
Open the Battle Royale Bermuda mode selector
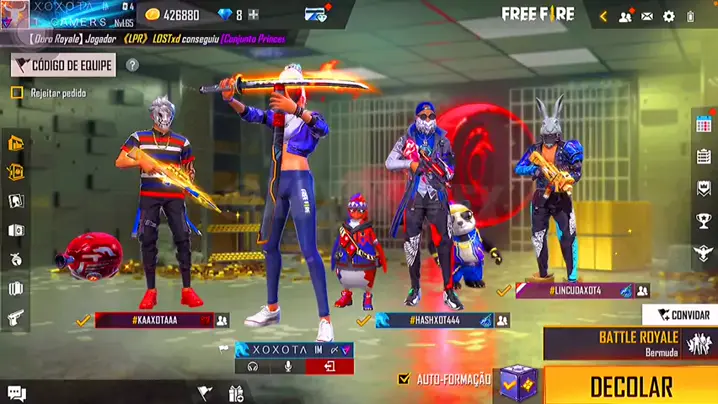632,343
